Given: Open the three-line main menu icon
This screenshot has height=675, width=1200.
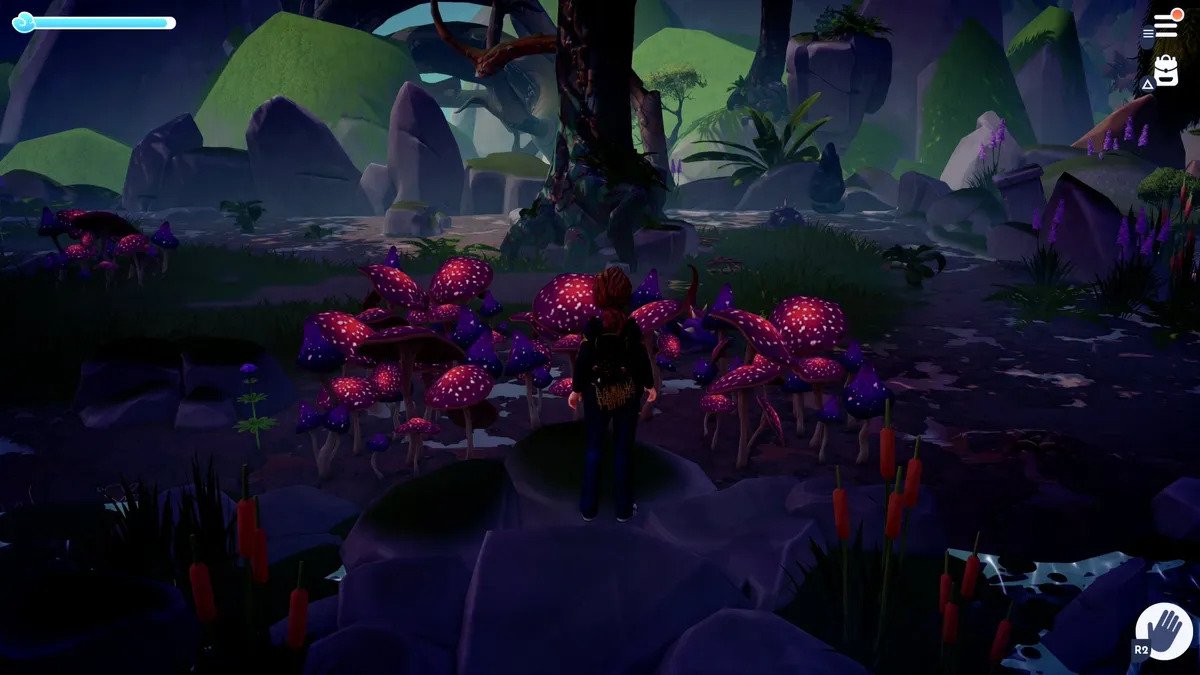Looking at the screenshot, I should coord(1165,26).
